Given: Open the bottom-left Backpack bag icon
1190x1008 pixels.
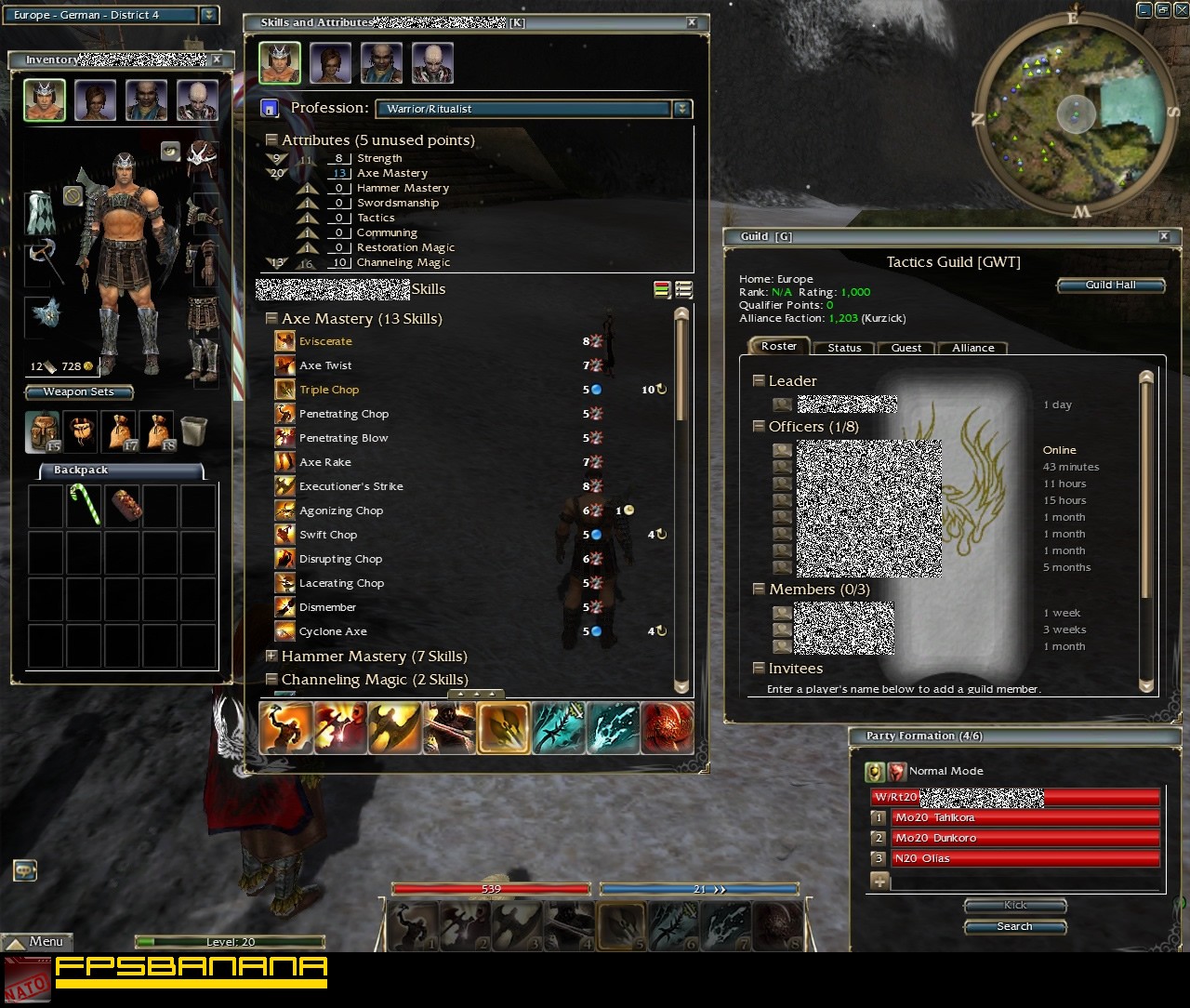Looking at the screenshot, I should point(45,431).
